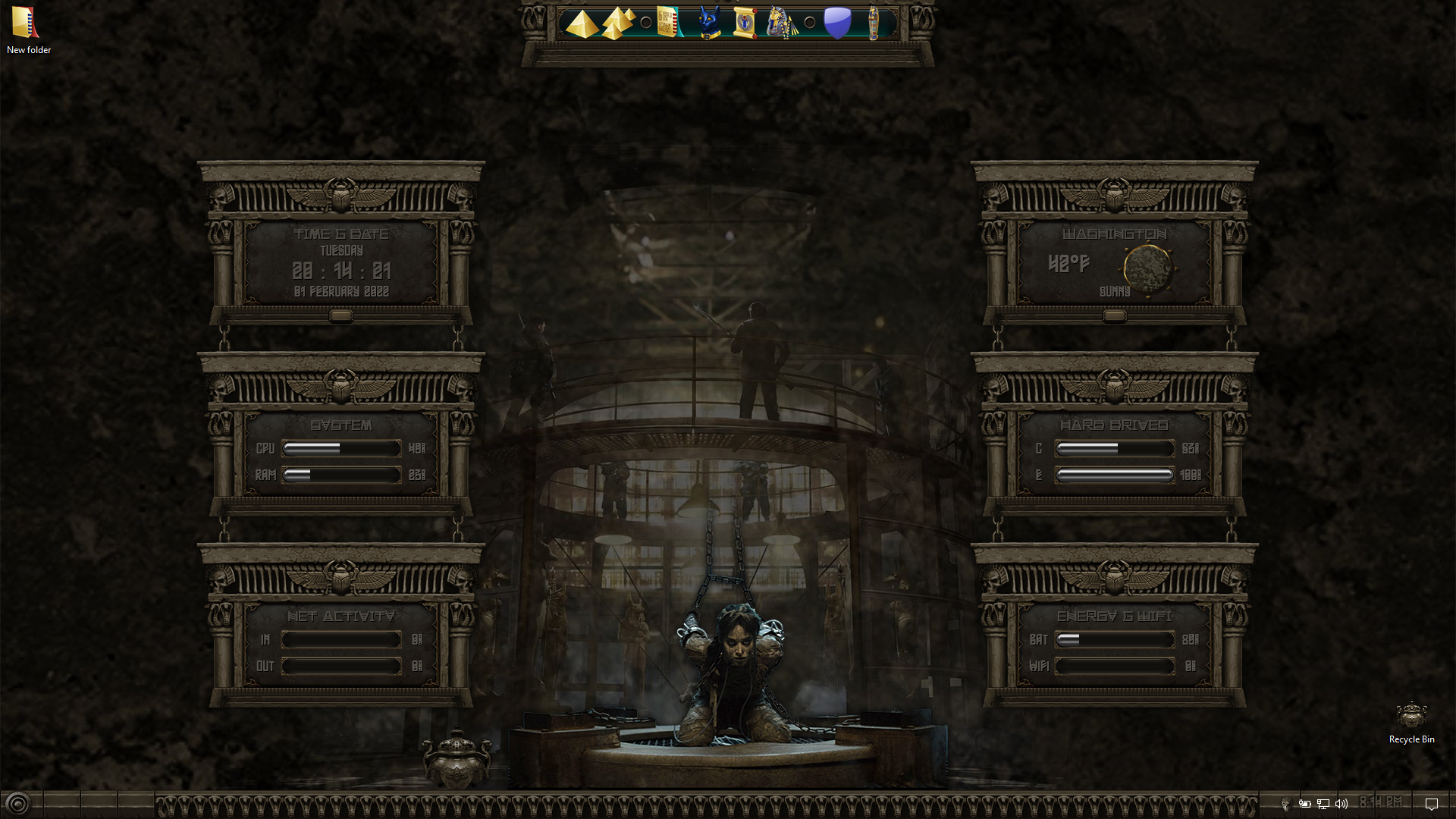1456x819 pixels.
Task: Click the pharaoh mask dock icon
Action: tap(780, 23)
